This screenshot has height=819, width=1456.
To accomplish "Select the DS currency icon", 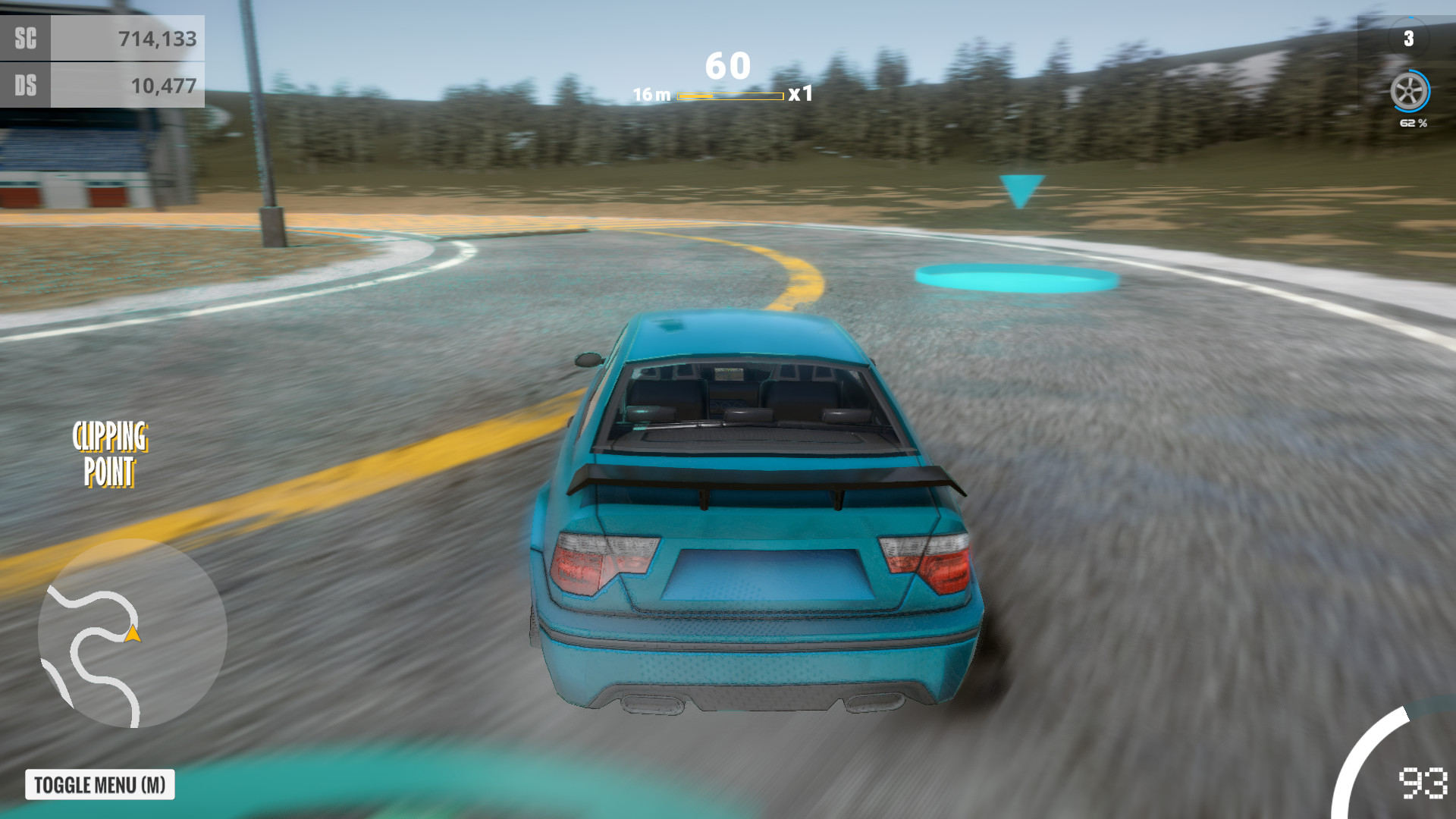I will click(24, 86).
